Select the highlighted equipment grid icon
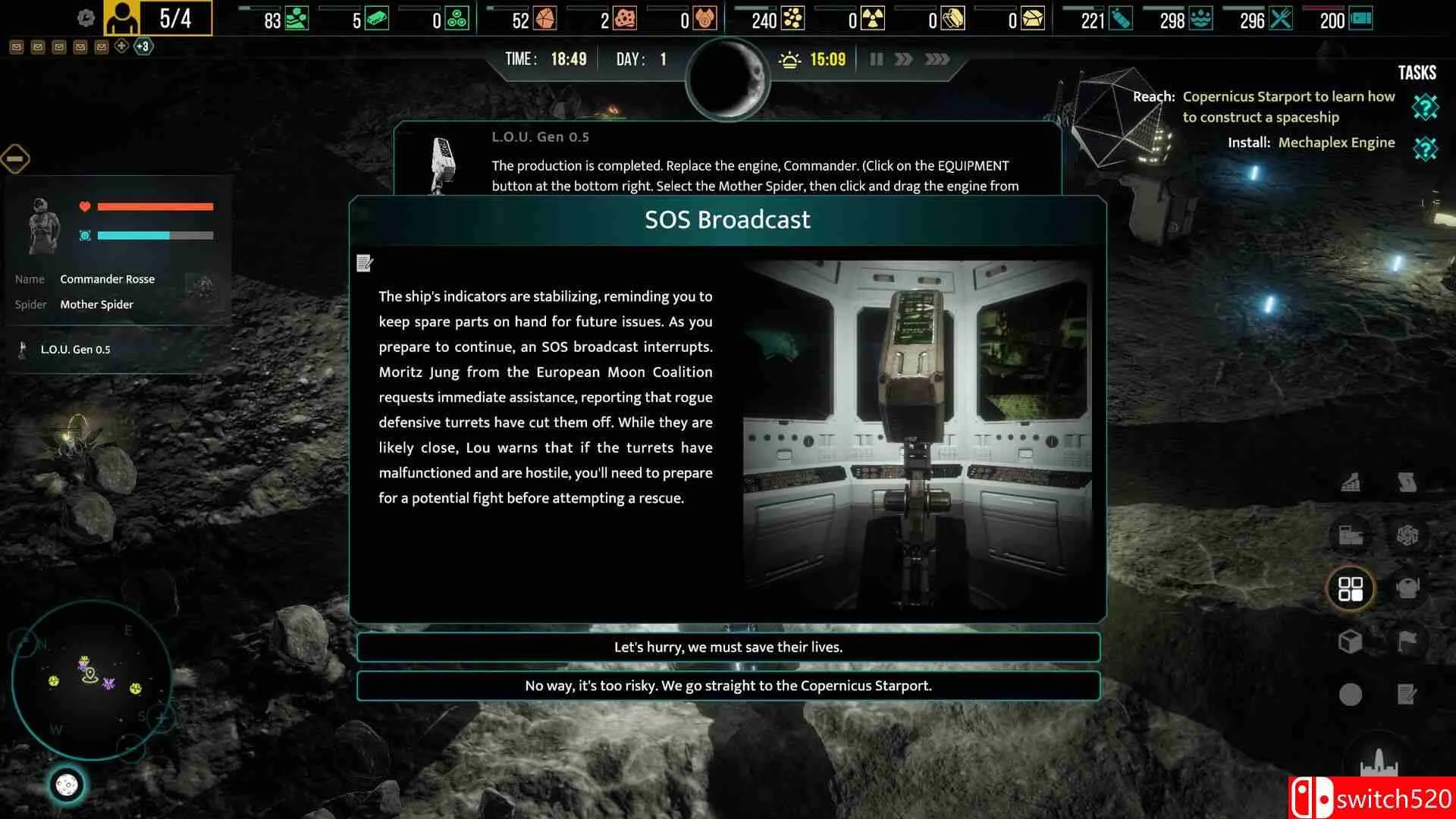The image size is (1456, 819). pyautogui.click(x=1351, y=588)
